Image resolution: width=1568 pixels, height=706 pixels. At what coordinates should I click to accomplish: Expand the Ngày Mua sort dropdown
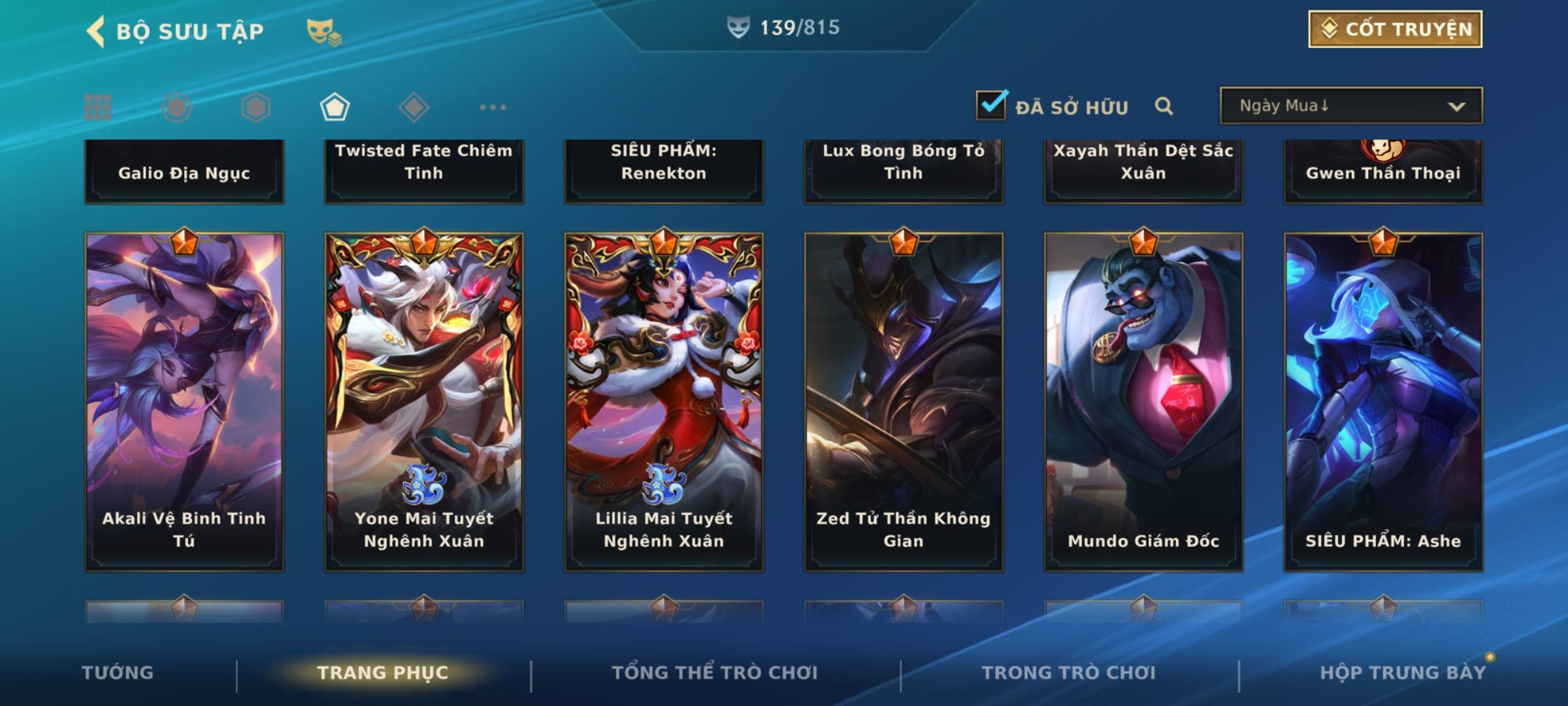pos(1351,106)
